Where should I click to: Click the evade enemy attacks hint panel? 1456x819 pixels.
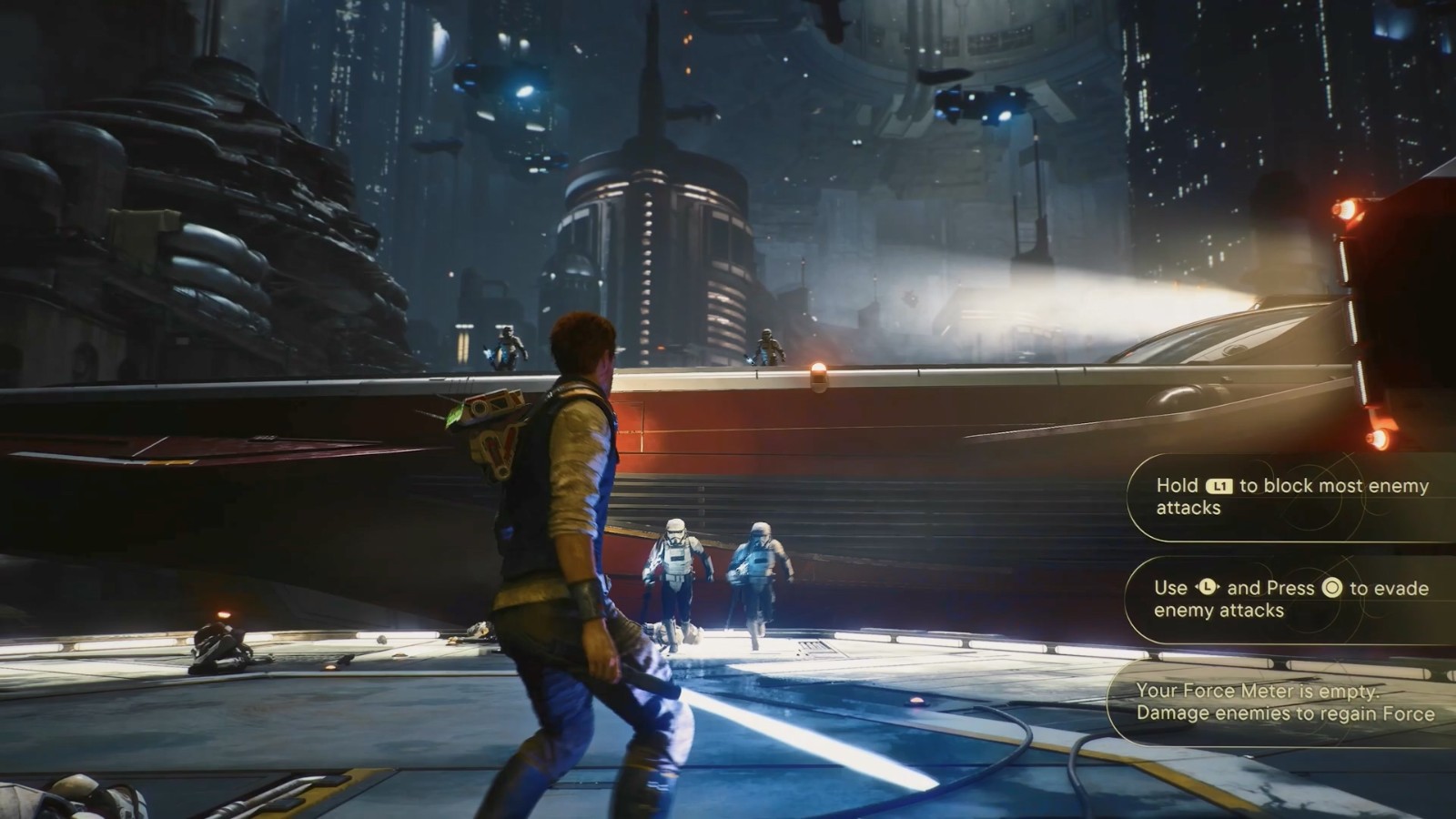point(1290,599)
